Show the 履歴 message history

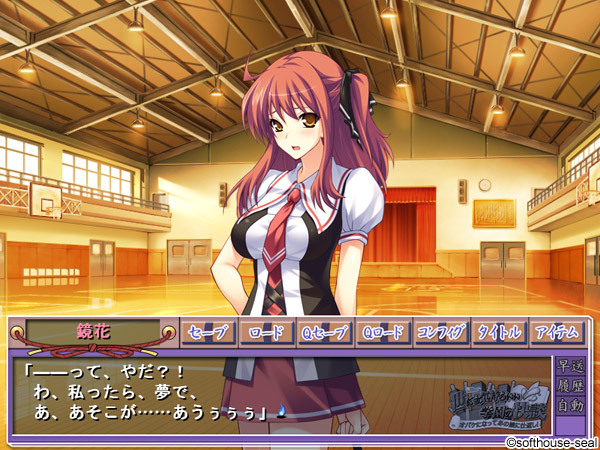tap(571, 385)
